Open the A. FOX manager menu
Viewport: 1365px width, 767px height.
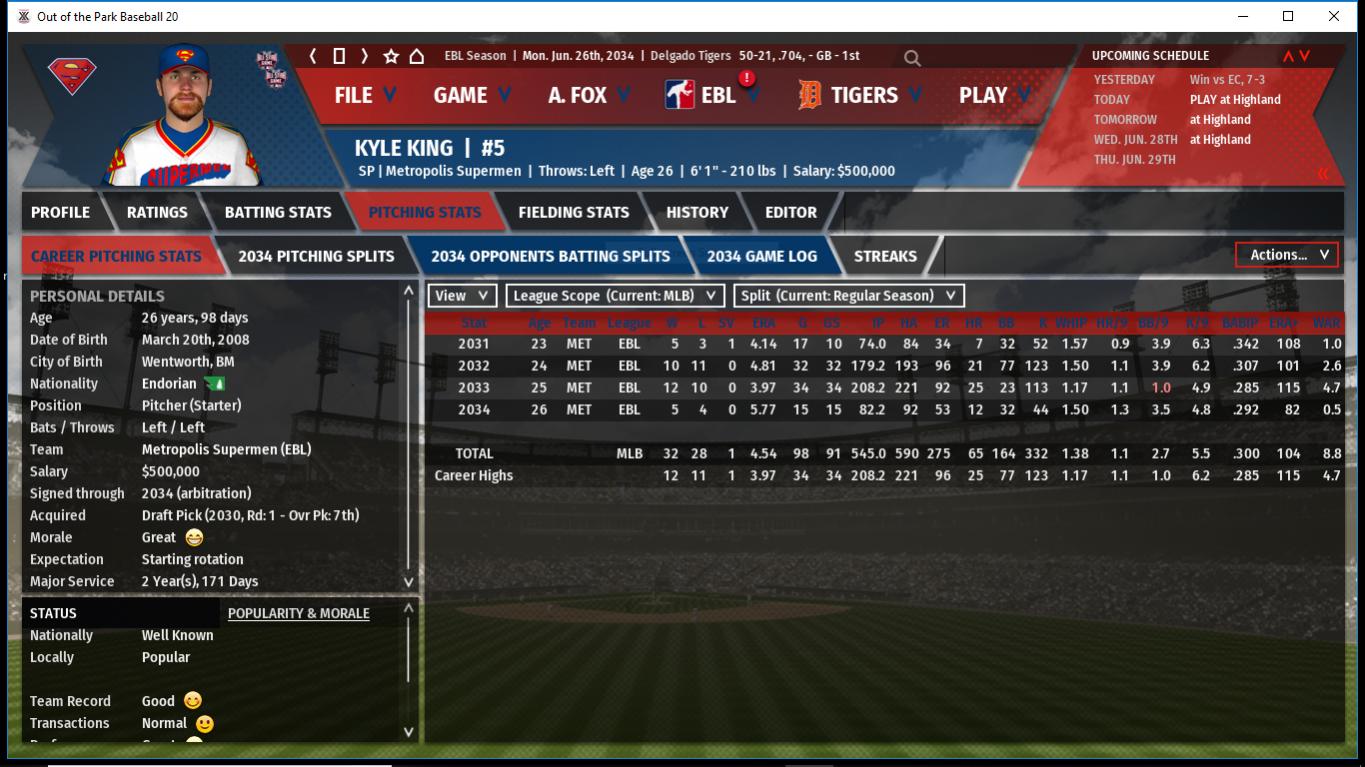click(x=588, y=95)
